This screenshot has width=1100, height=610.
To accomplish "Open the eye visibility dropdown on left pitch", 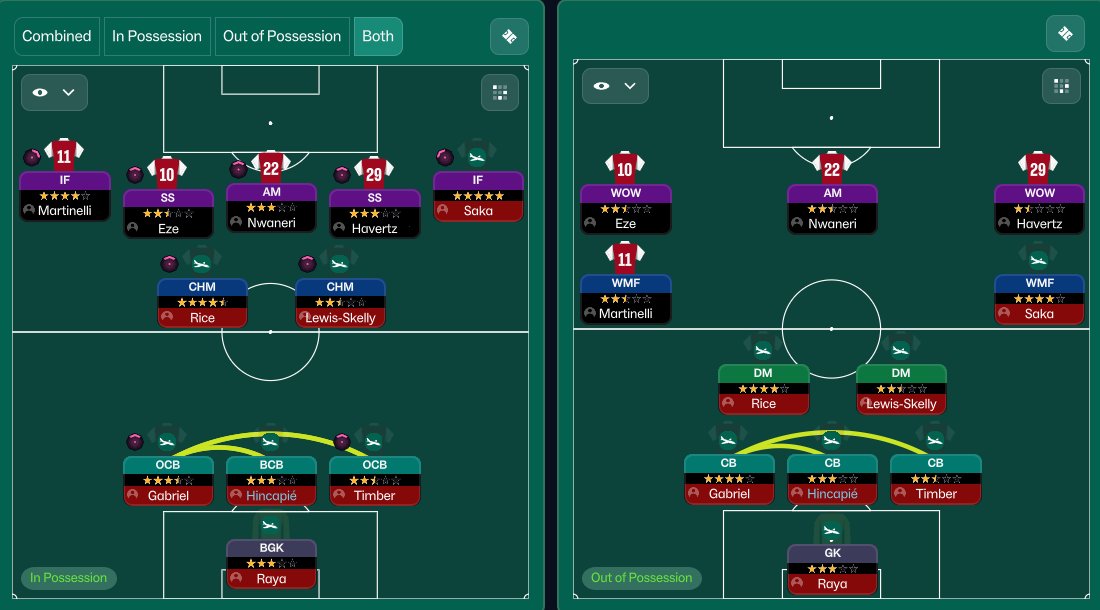I will 55,92.
